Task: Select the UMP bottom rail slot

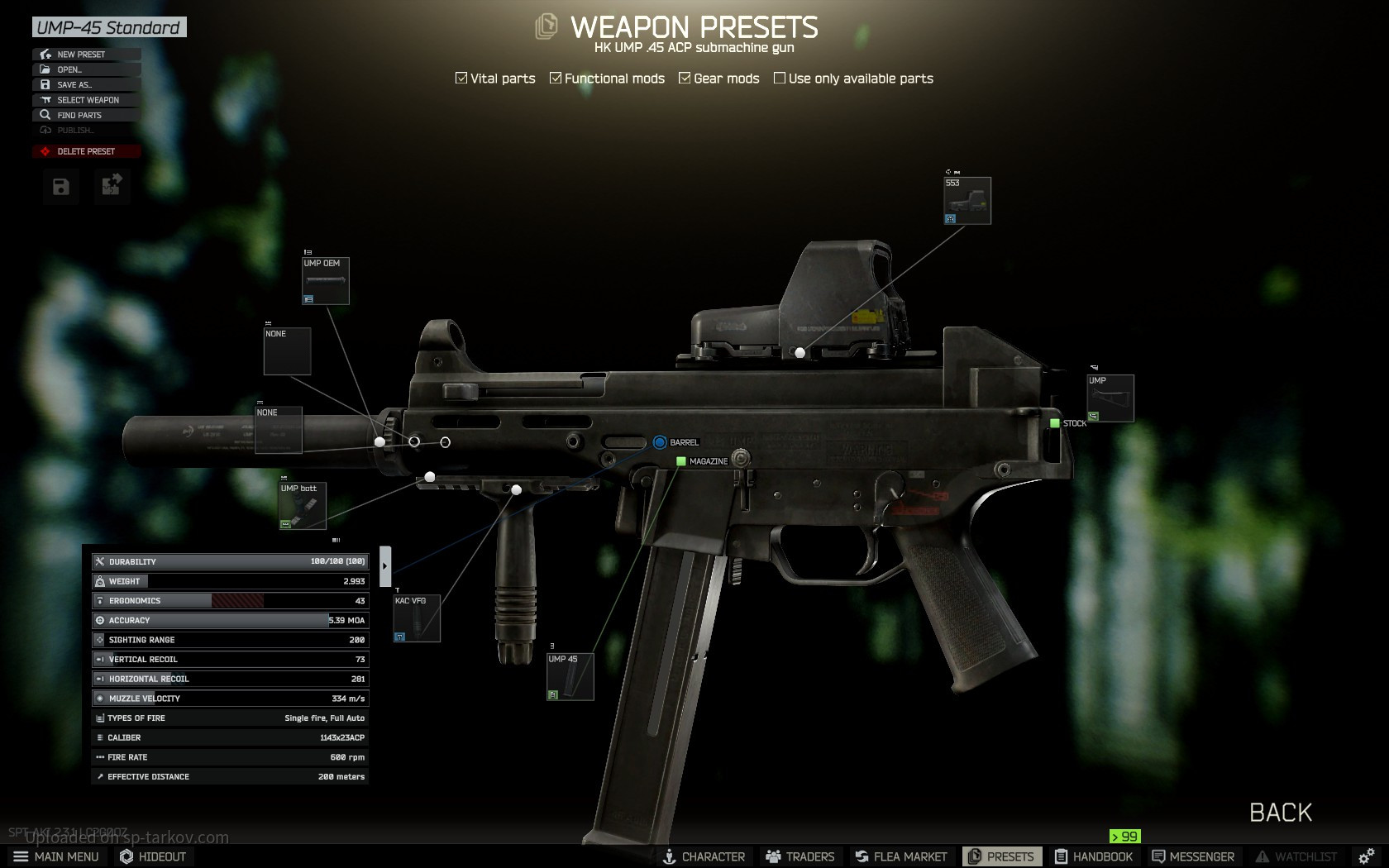Action: (303, 506)
